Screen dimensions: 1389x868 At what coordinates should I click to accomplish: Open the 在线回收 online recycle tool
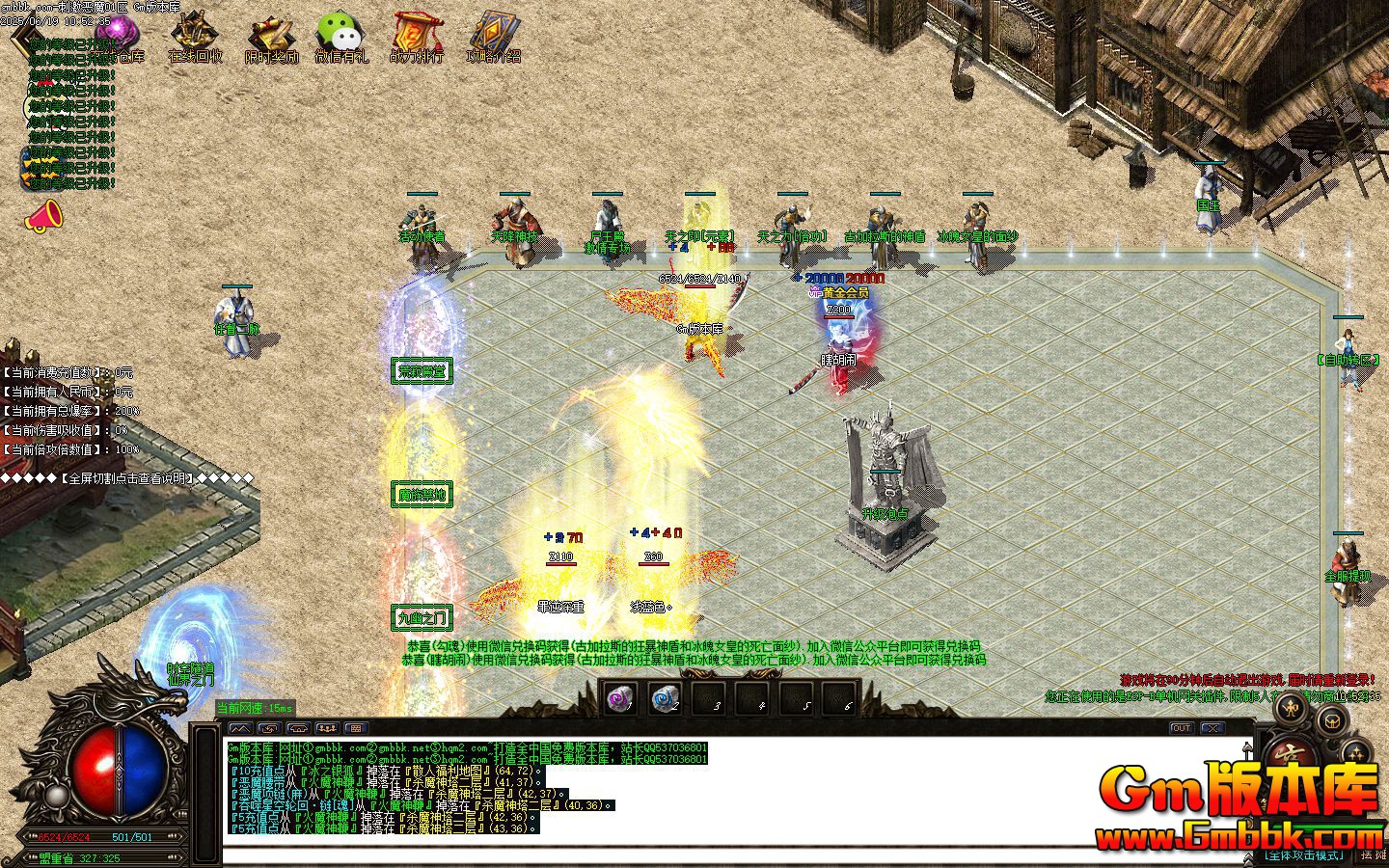coord(194,31)
